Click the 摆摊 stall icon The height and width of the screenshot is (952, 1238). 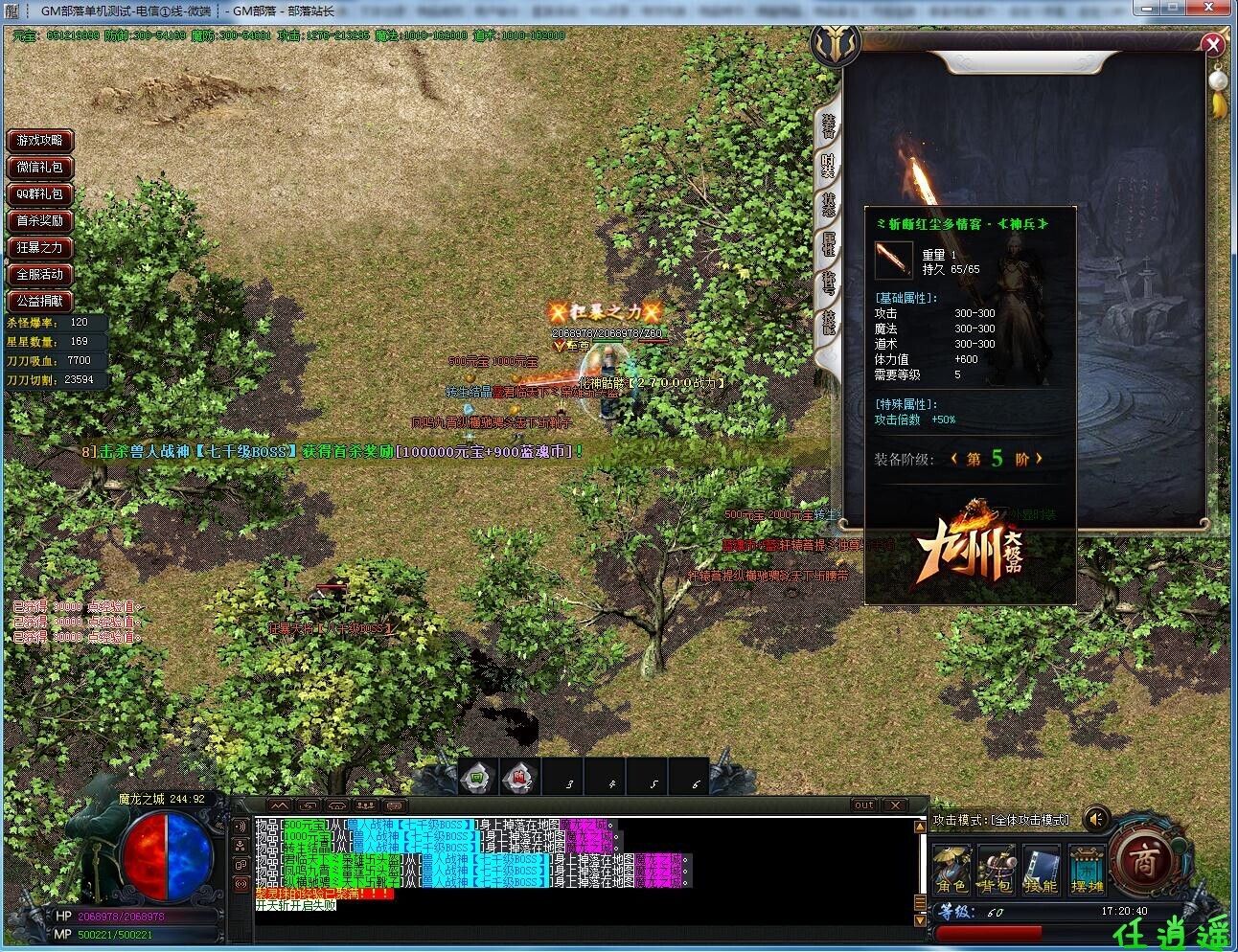(1086, 869)
